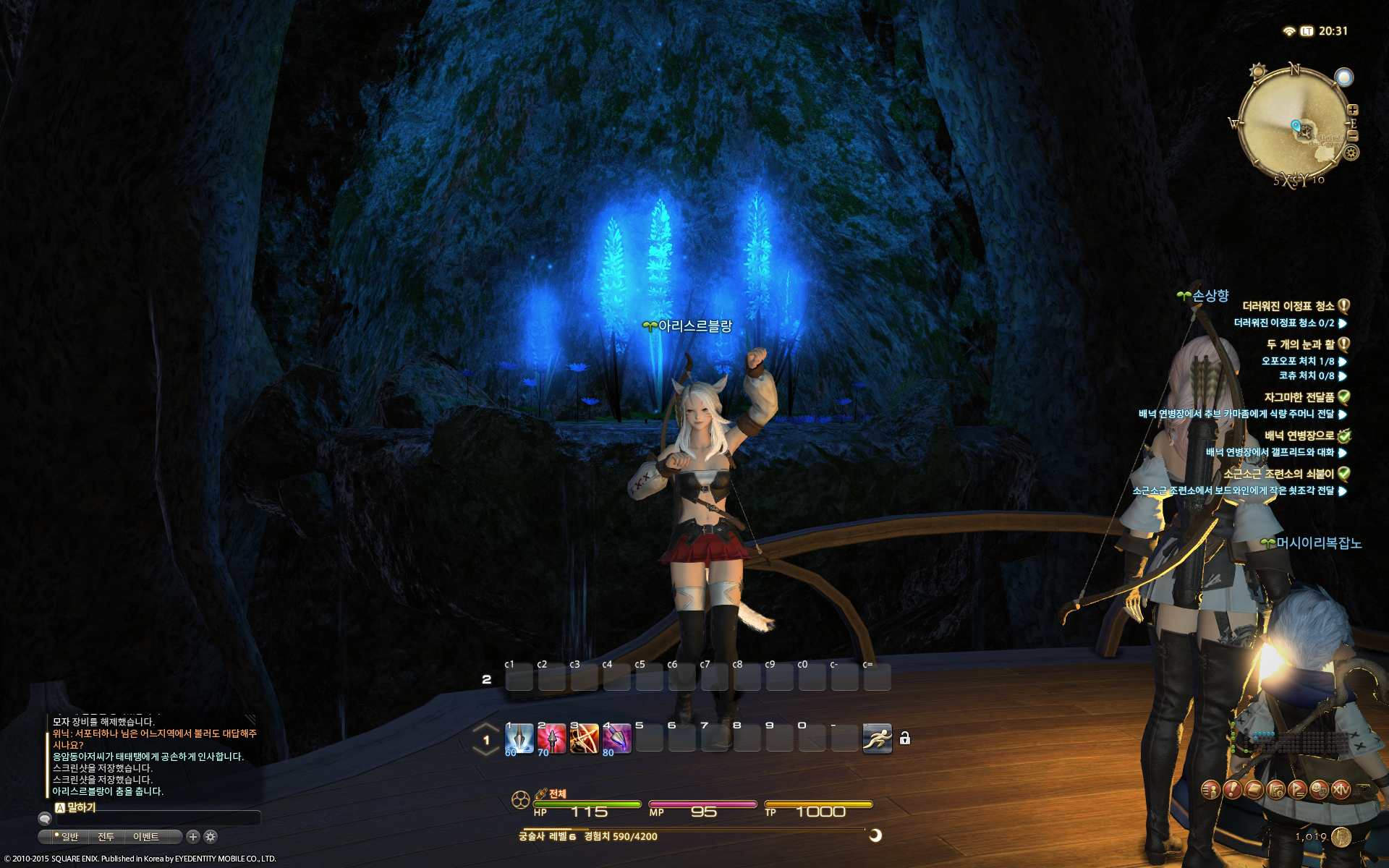
Task: Open the Travel map menu icon
Action: (x=1276, y=790)
